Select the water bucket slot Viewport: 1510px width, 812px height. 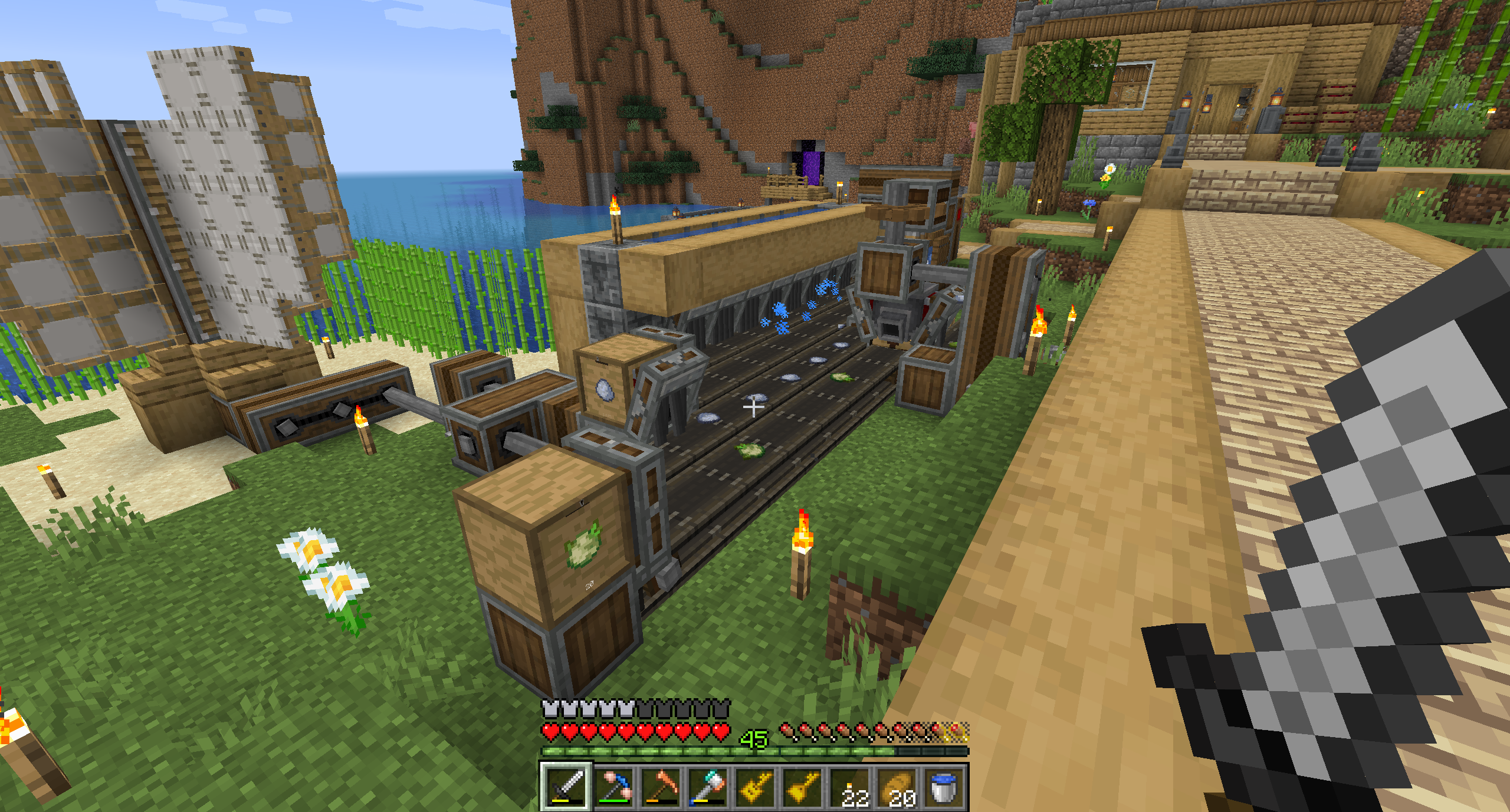[944, 787]
